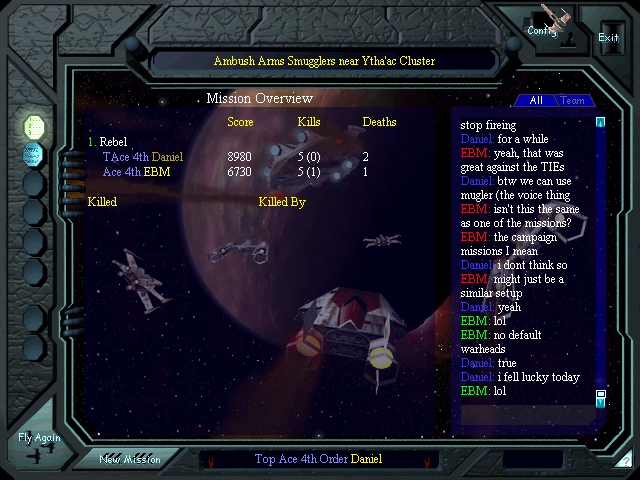Viewport: 640px width, 480px height.
Task: Click the chat scrollbar's up arrow
Action: [x=601, y=122]
